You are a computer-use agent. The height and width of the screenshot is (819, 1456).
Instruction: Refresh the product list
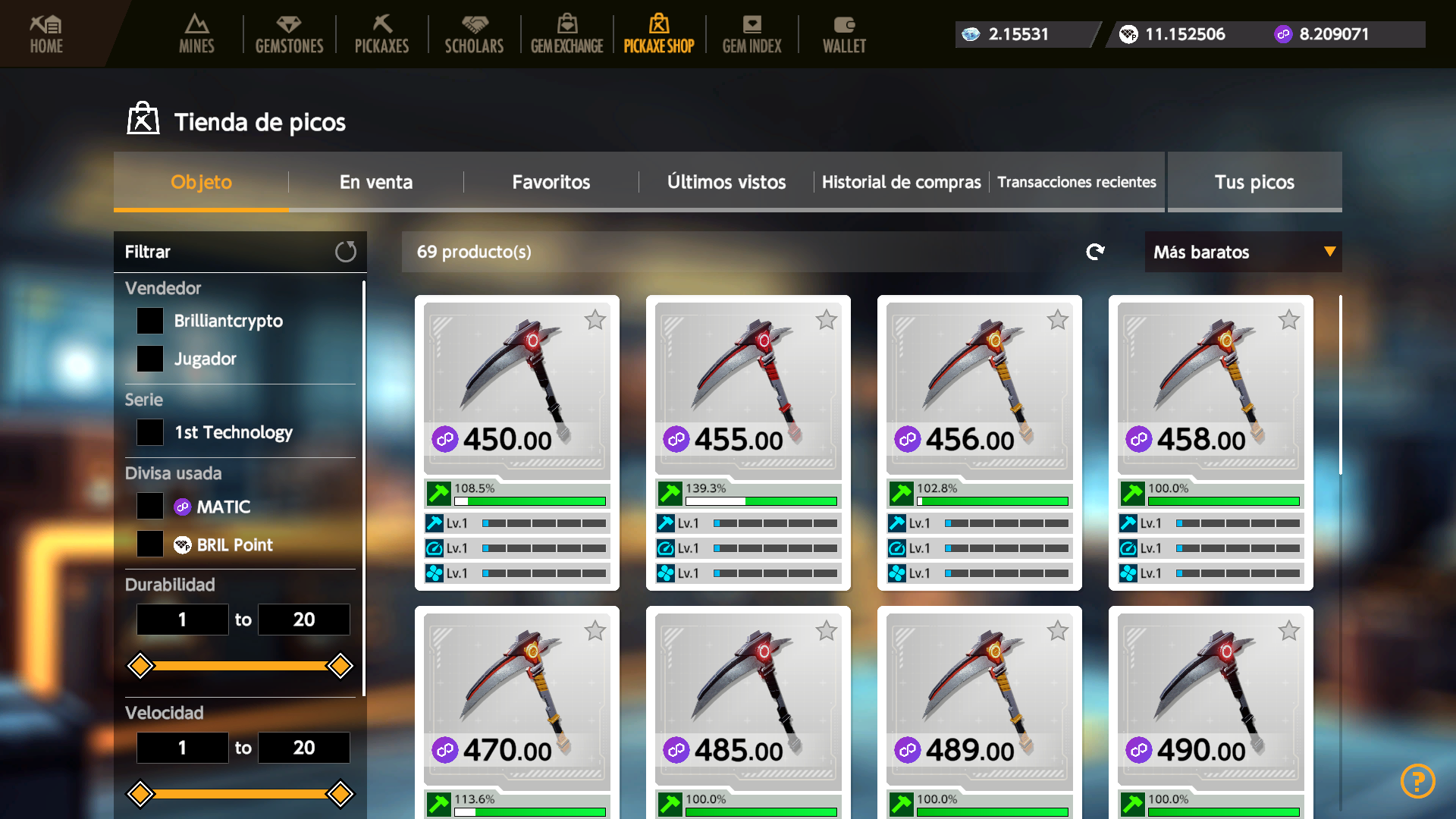tap(1095, 252)
